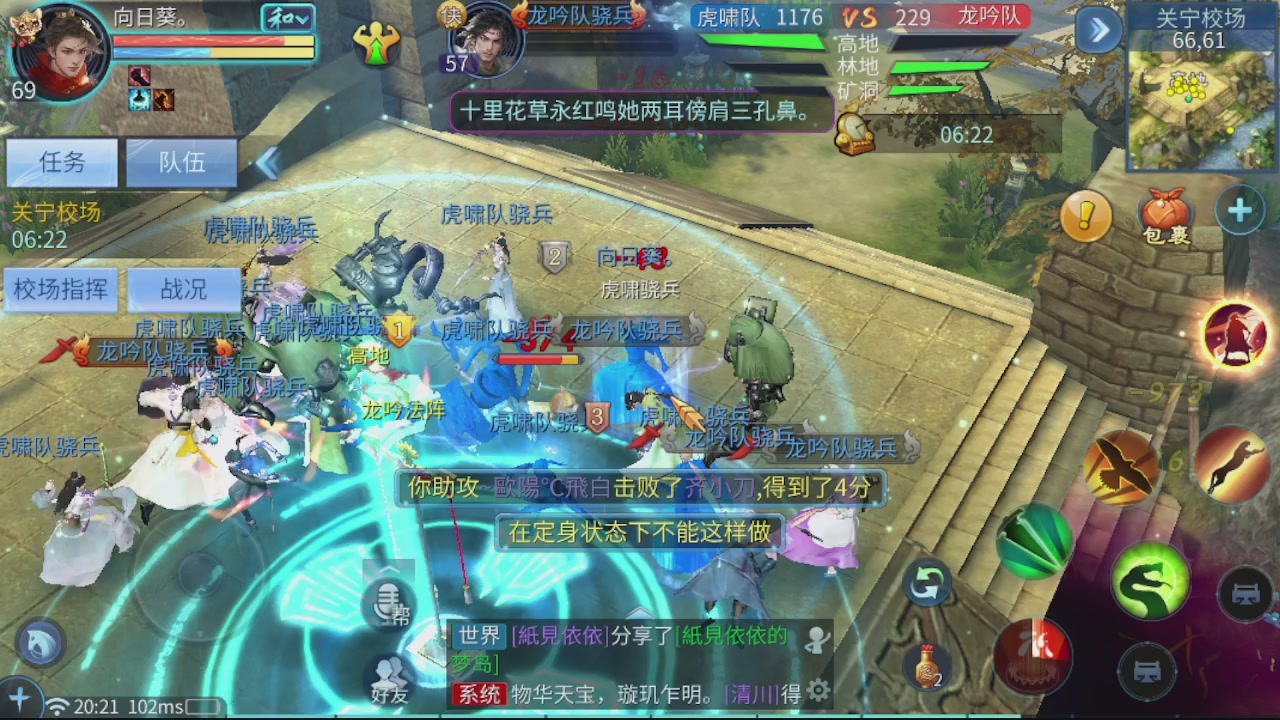The width and height of the screenshot is (1280, 720).
Task: Use the green snake claw skill
Action: tap(1150, 581)
